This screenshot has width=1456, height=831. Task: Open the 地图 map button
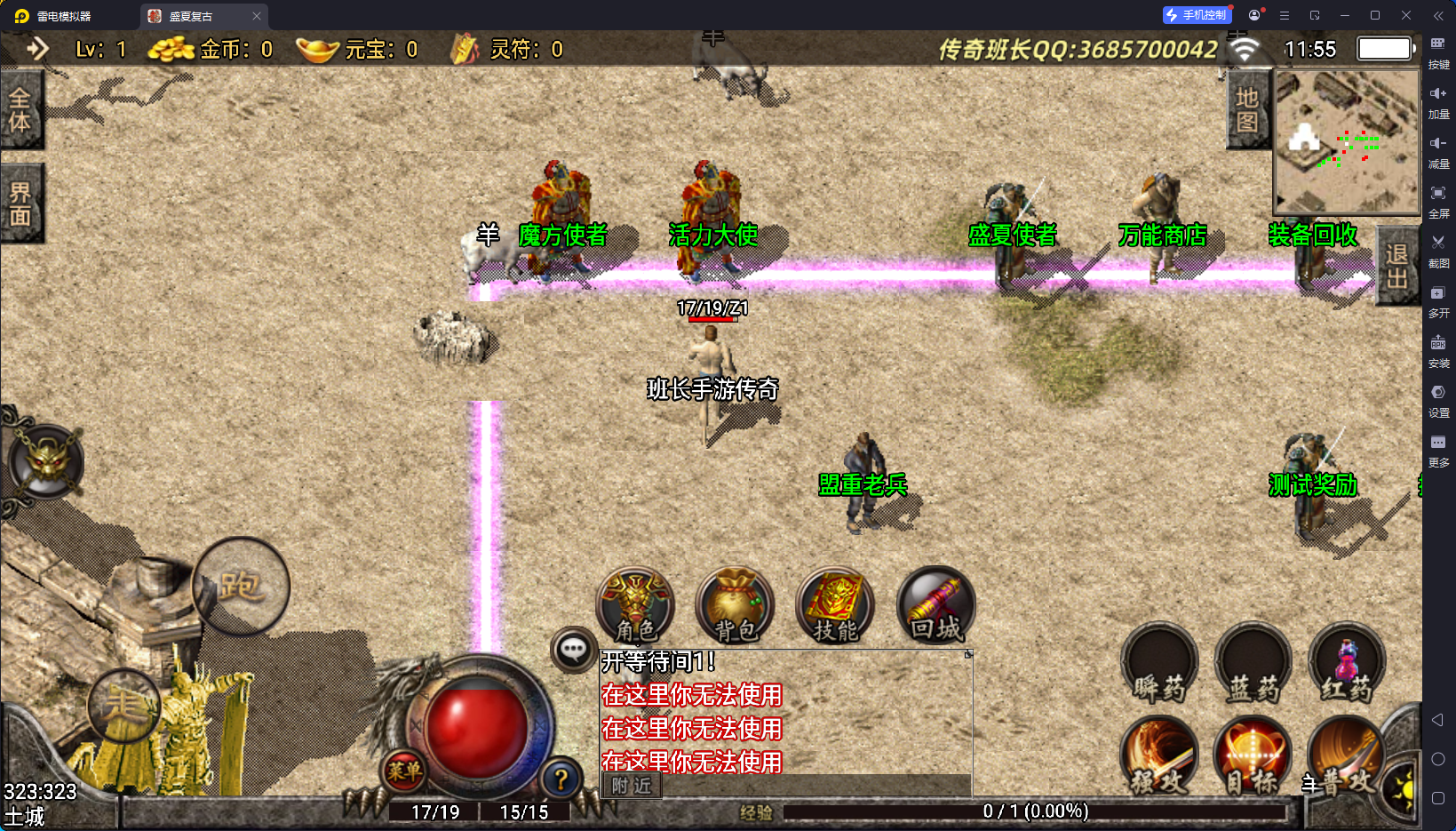[1247, 110]
